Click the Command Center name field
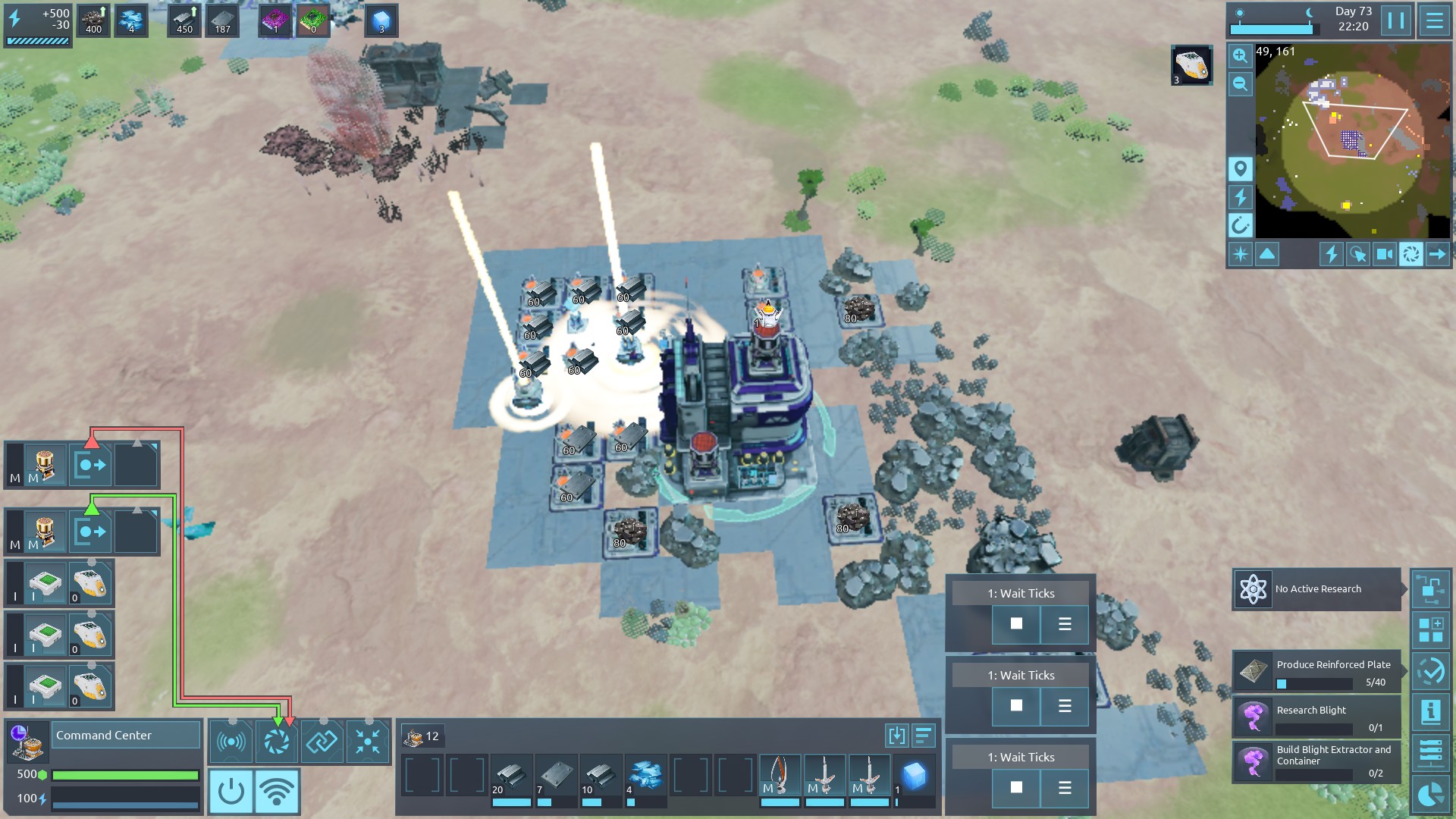Screen dimensions: 1456x819 [x=125, y=736]
